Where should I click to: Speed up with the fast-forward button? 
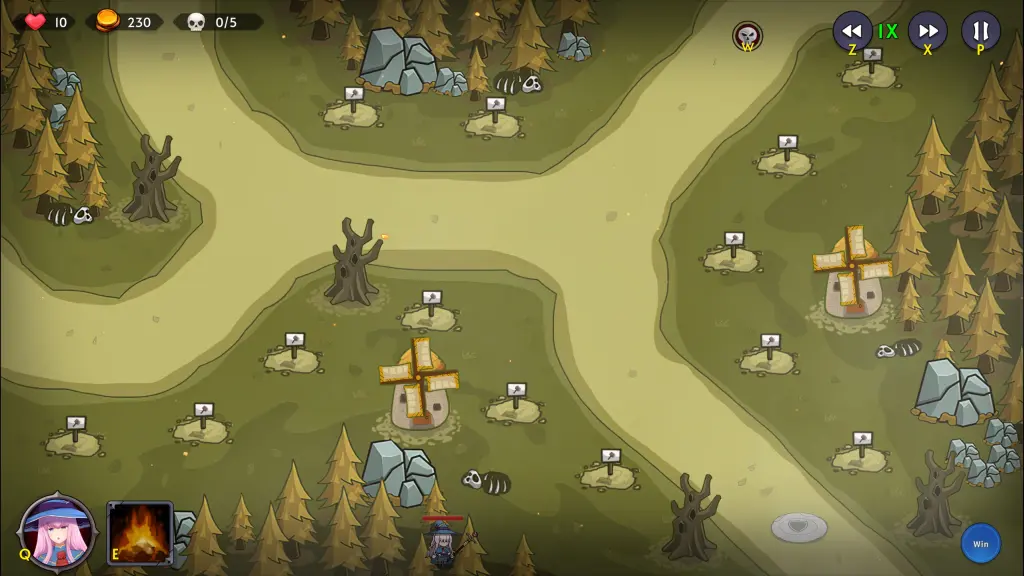[x=927, y=30]
